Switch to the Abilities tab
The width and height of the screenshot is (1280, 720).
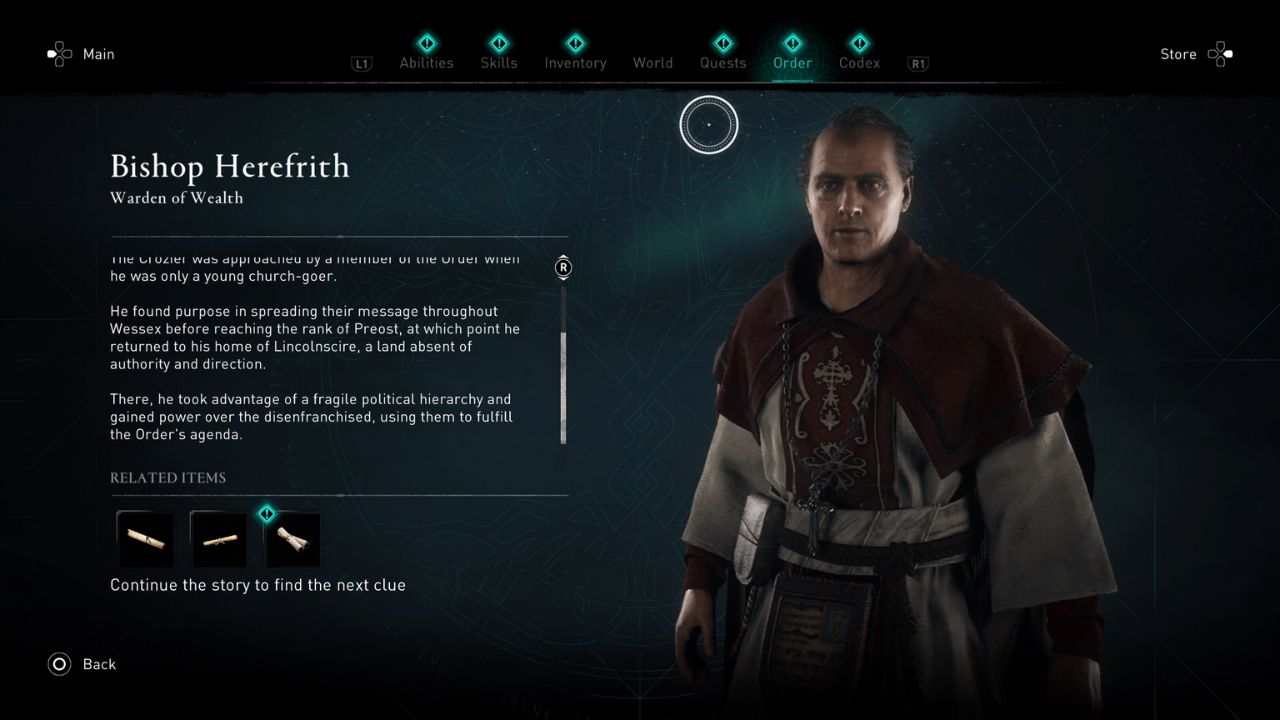(x=426, y=62)
